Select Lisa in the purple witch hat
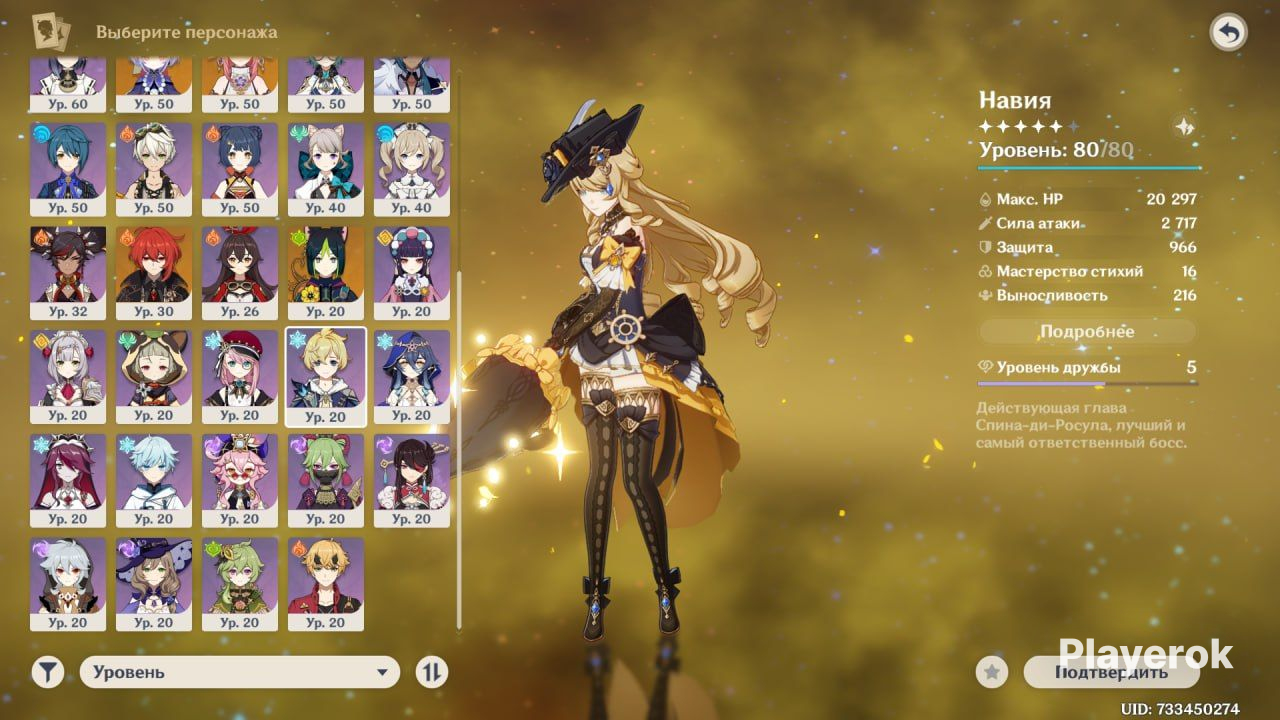 [x=153, y=576]
